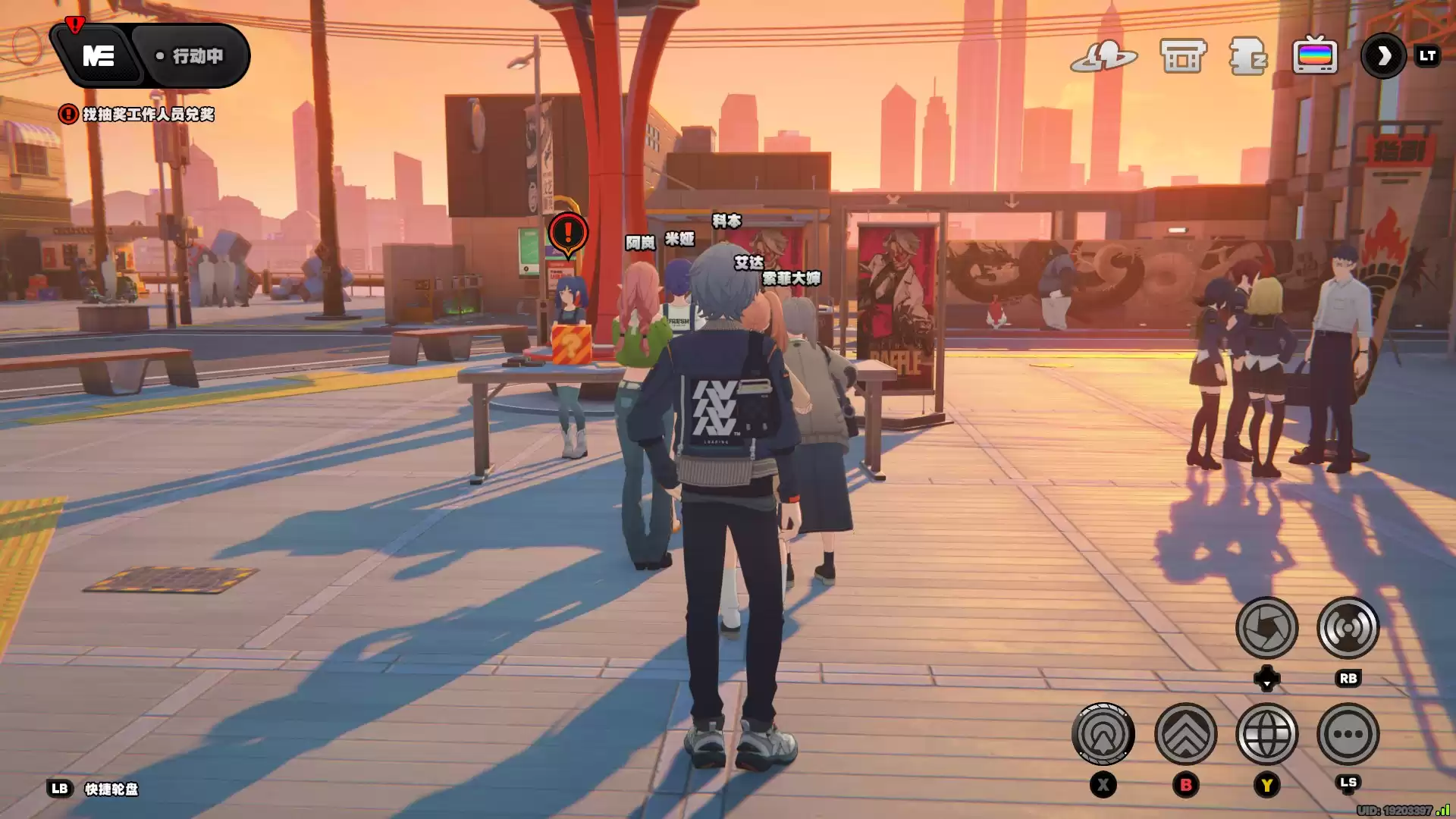The height and width of the screenshot is (819, 1456).
Task: Activate the circular target ability button
Action: (x=1103, y=734)
